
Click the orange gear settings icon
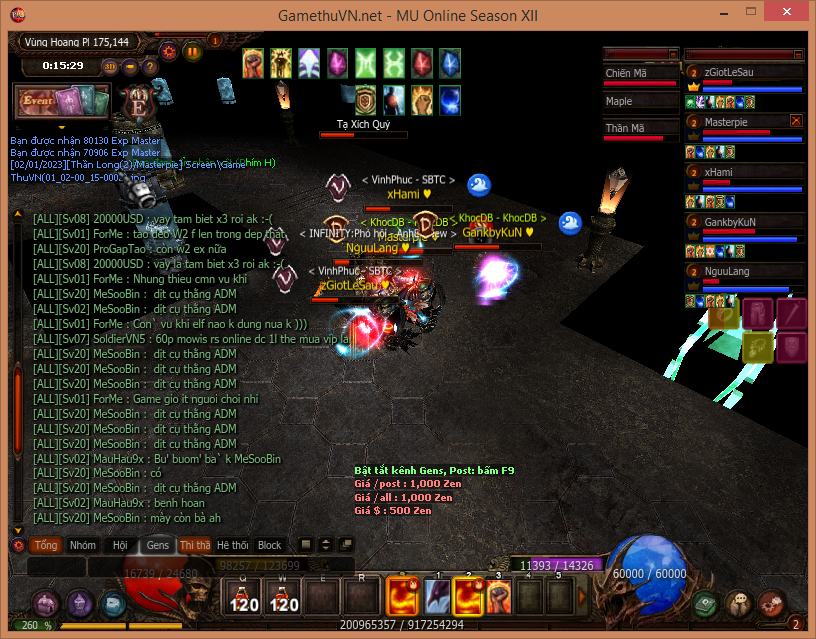[x=168, y=51]
